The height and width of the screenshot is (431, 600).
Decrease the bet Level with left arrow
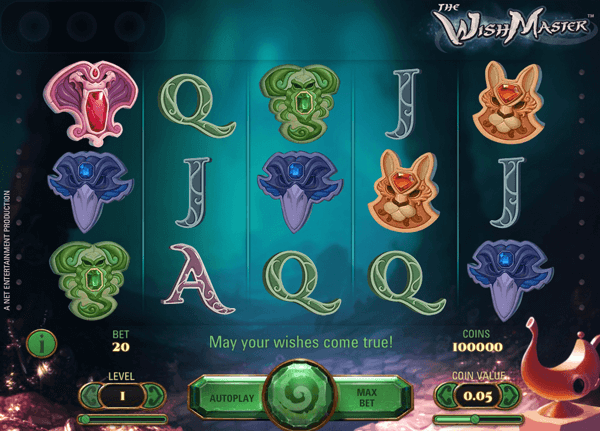pyautogui.click(x=89, y=396)
